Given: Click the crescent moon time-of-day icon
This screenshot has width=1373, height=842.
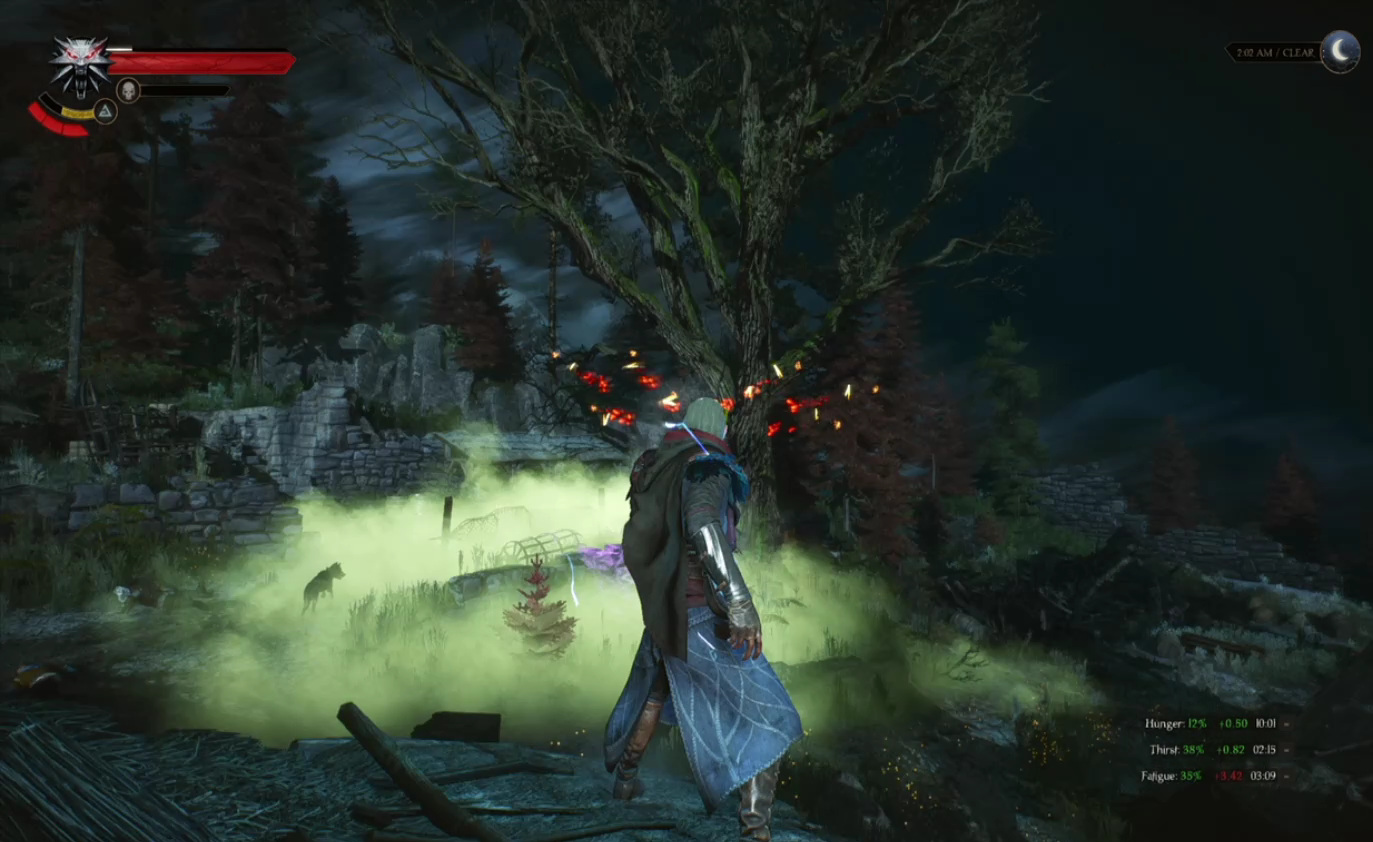Looking at the screenshot, I should point(1340,51).
